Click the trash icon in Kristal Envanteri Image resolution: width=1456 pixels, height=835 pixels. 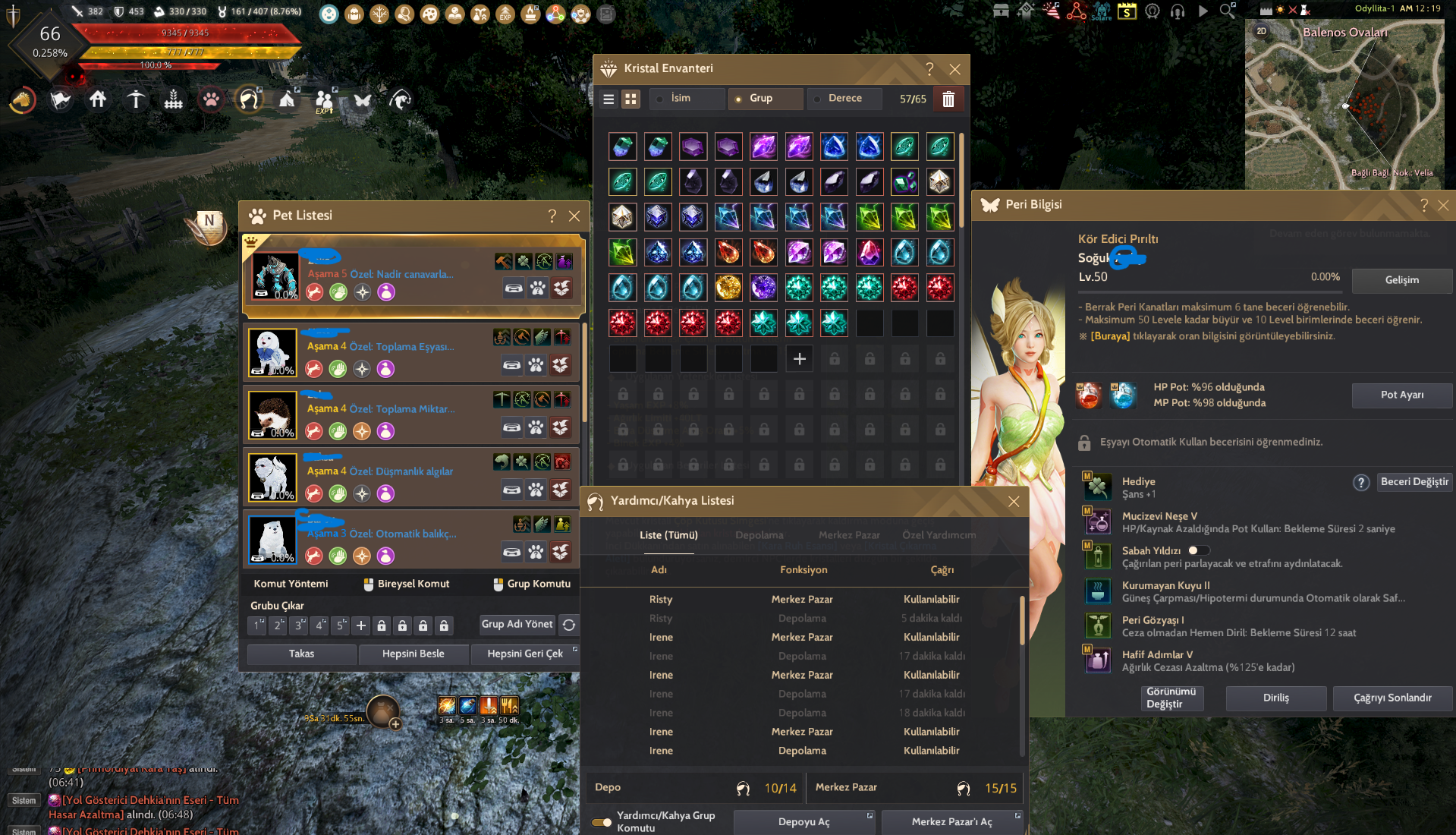[948, 99]
